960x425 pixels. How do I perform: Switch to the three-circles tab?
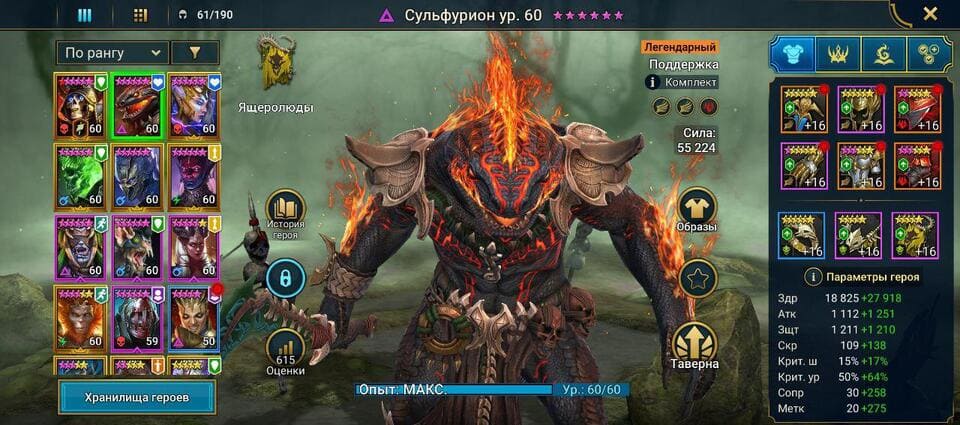point(929,54)
